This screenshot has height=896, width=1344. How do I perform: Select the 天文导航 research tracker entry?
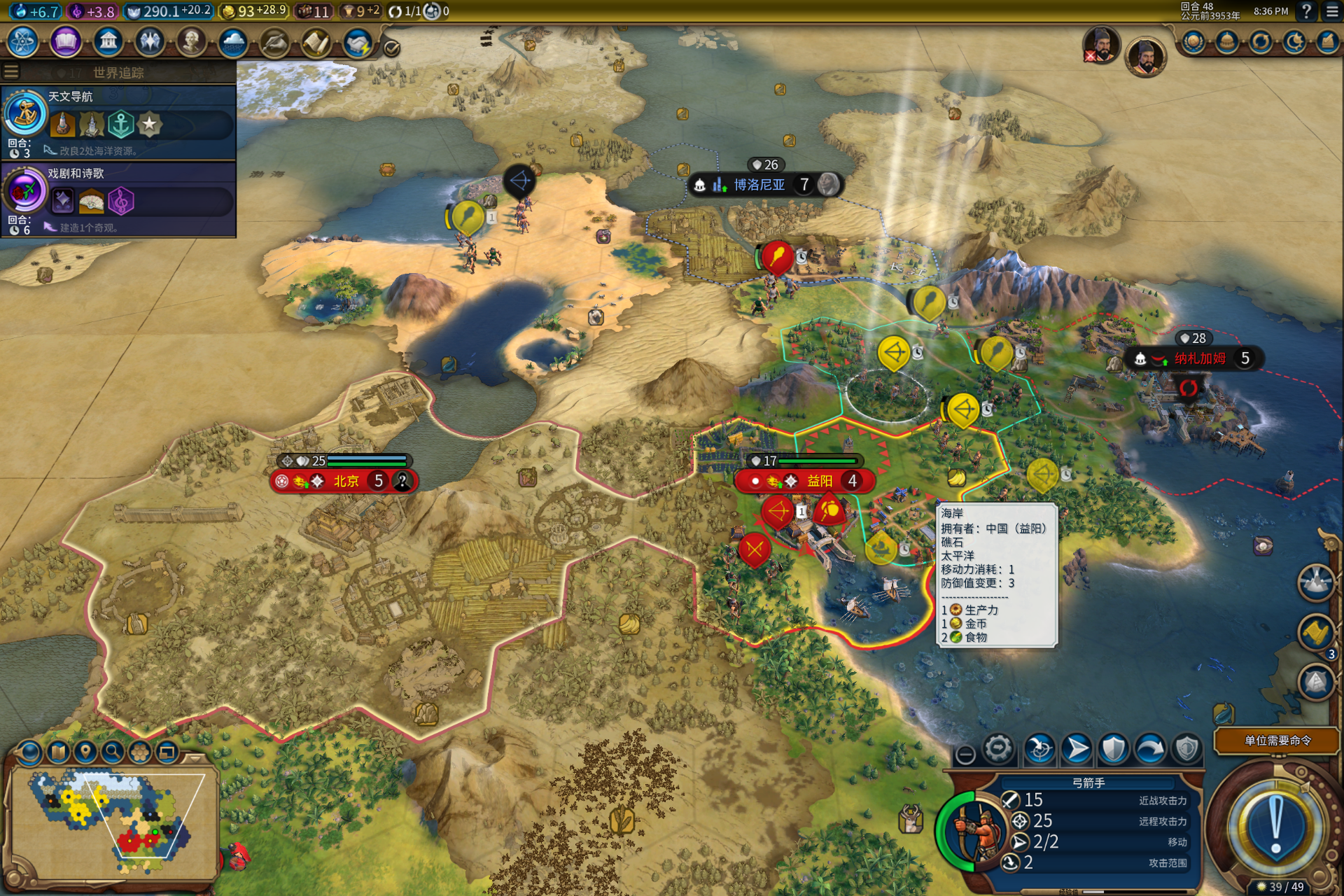(119, 120)
